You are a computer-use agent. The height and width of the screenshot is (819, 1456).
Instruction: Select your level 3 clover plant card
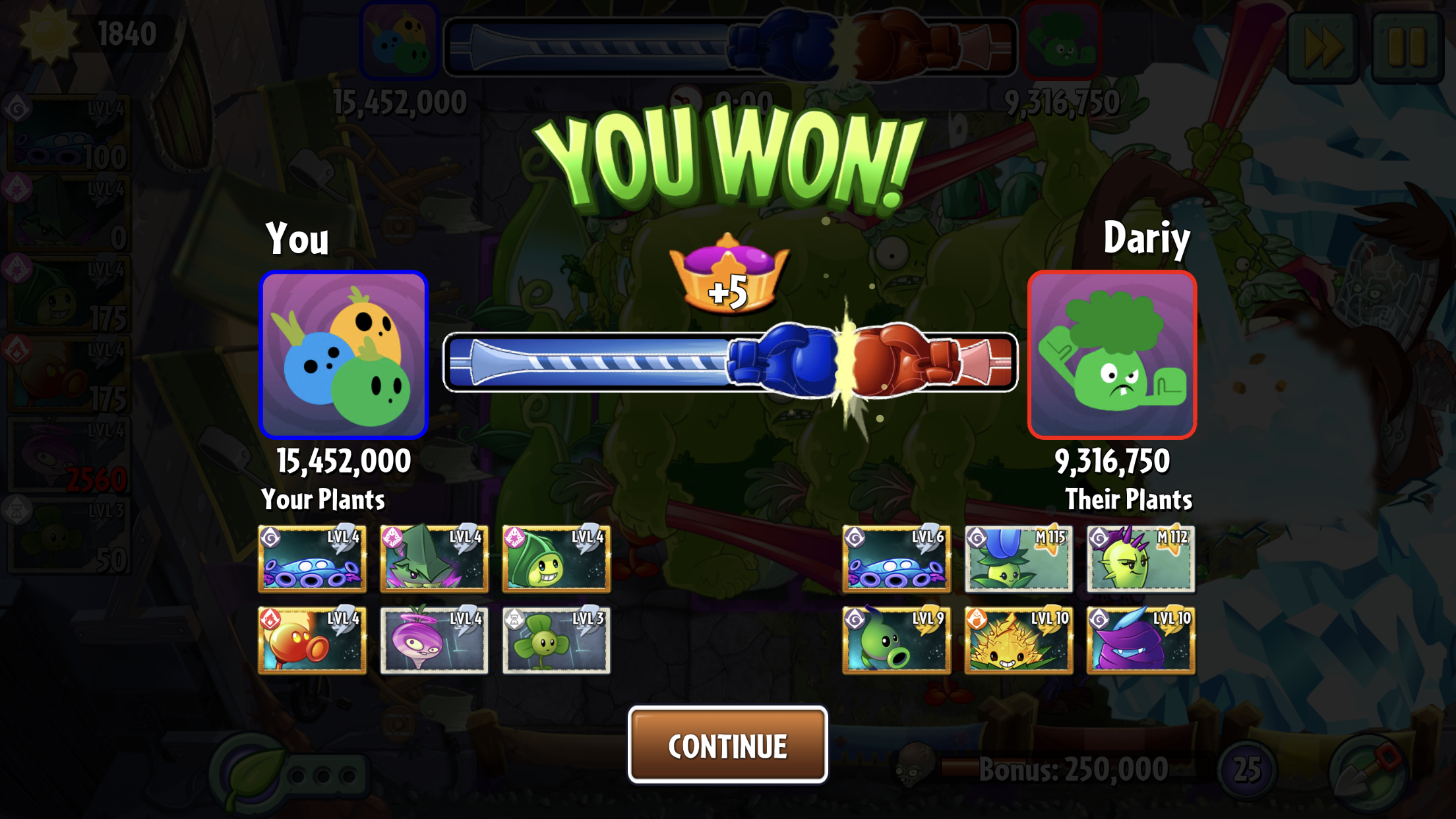point(556,640)
